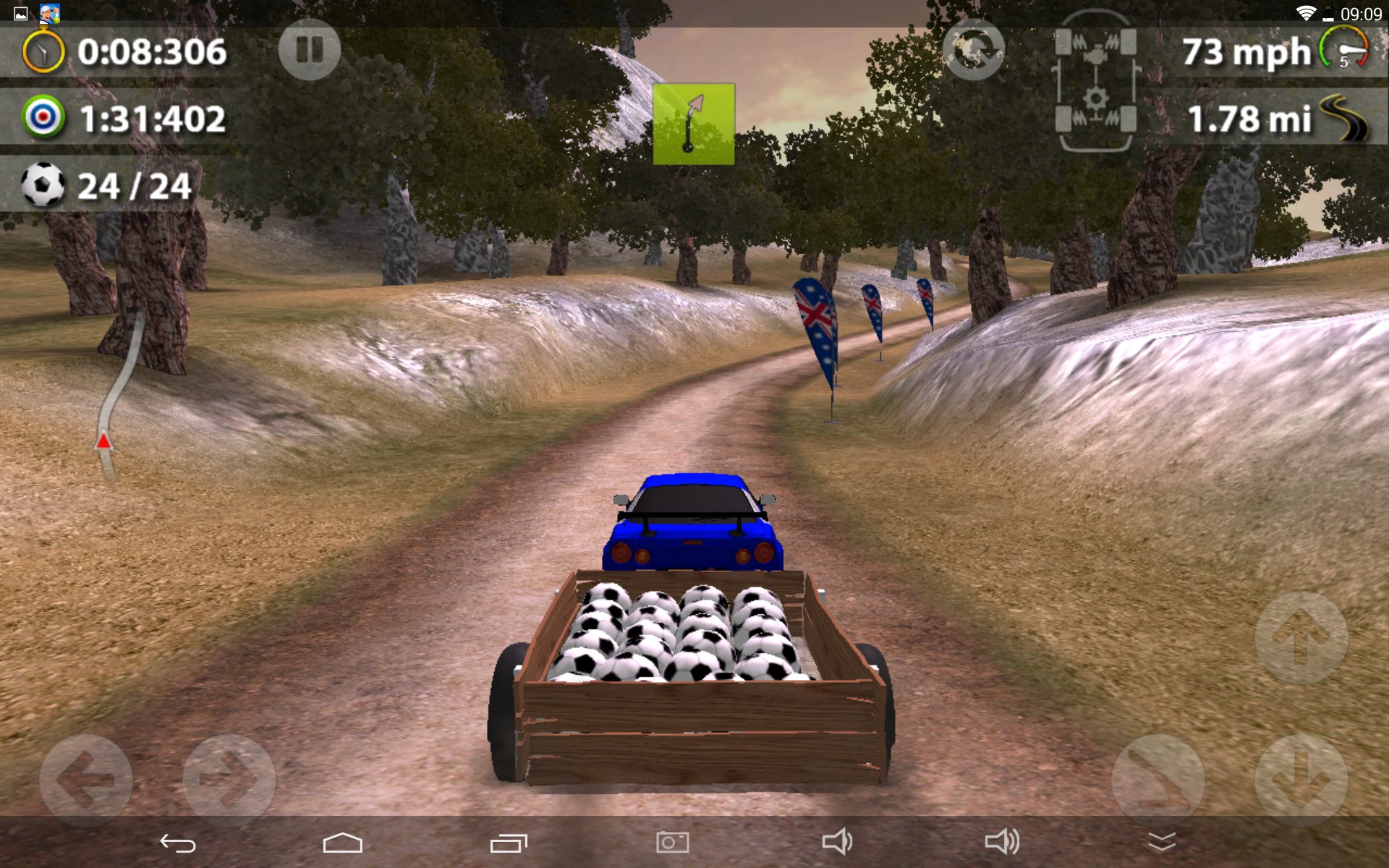Brake with the down arrow button
The height and width of the screenshot is (868, 1389).
[1301, 780]
